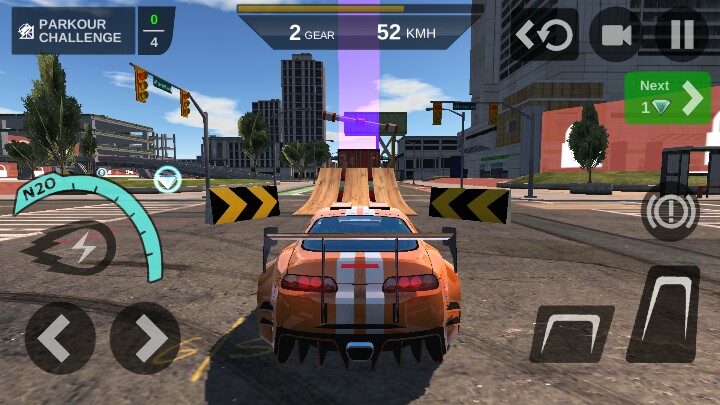This screenshot has width=720, height=405.
Task: Pause the game
Action: (682, 35)
